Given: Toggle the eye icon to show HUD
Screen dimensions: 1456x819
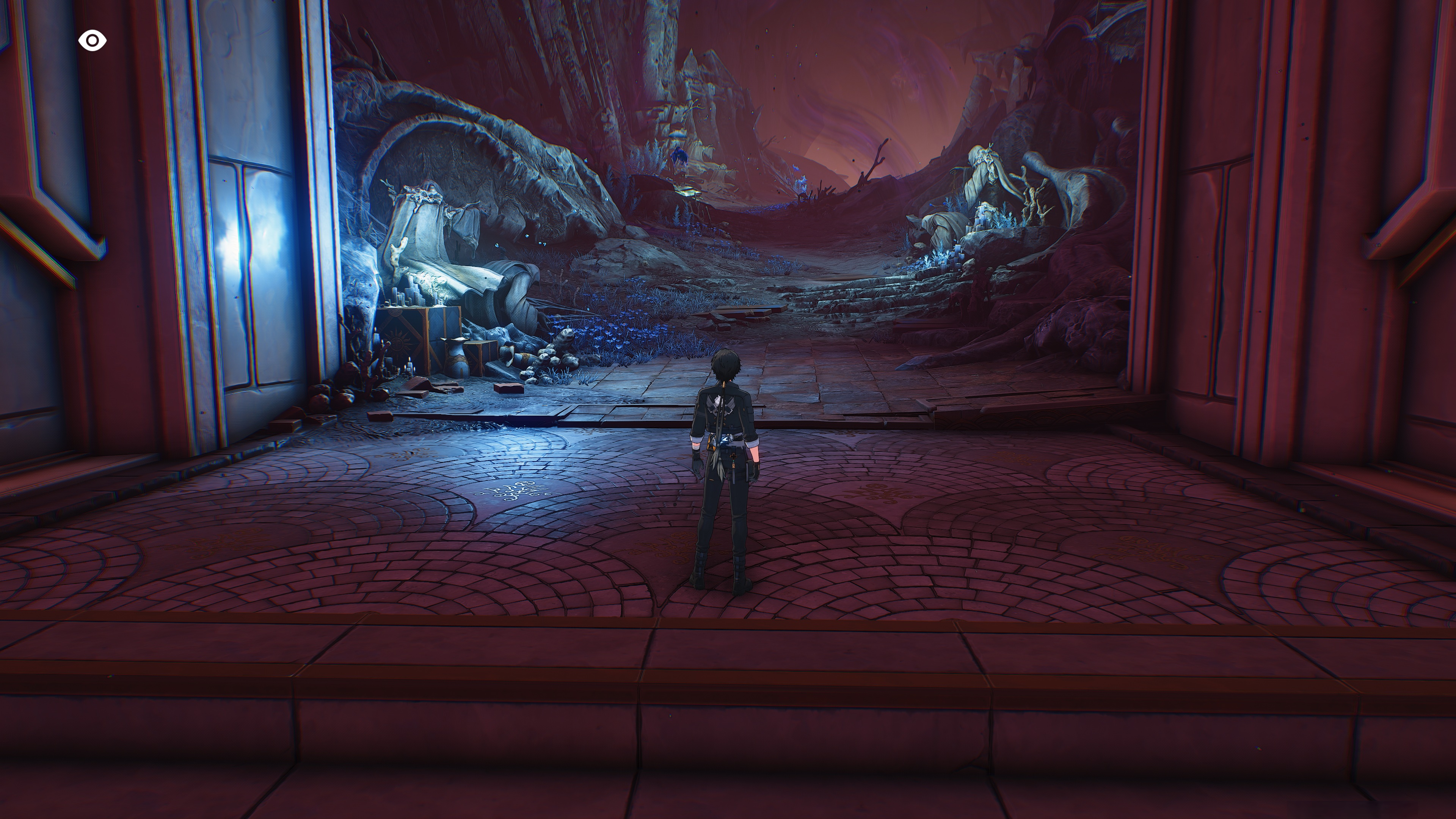Looking at the screenshot, I should 92,41.
